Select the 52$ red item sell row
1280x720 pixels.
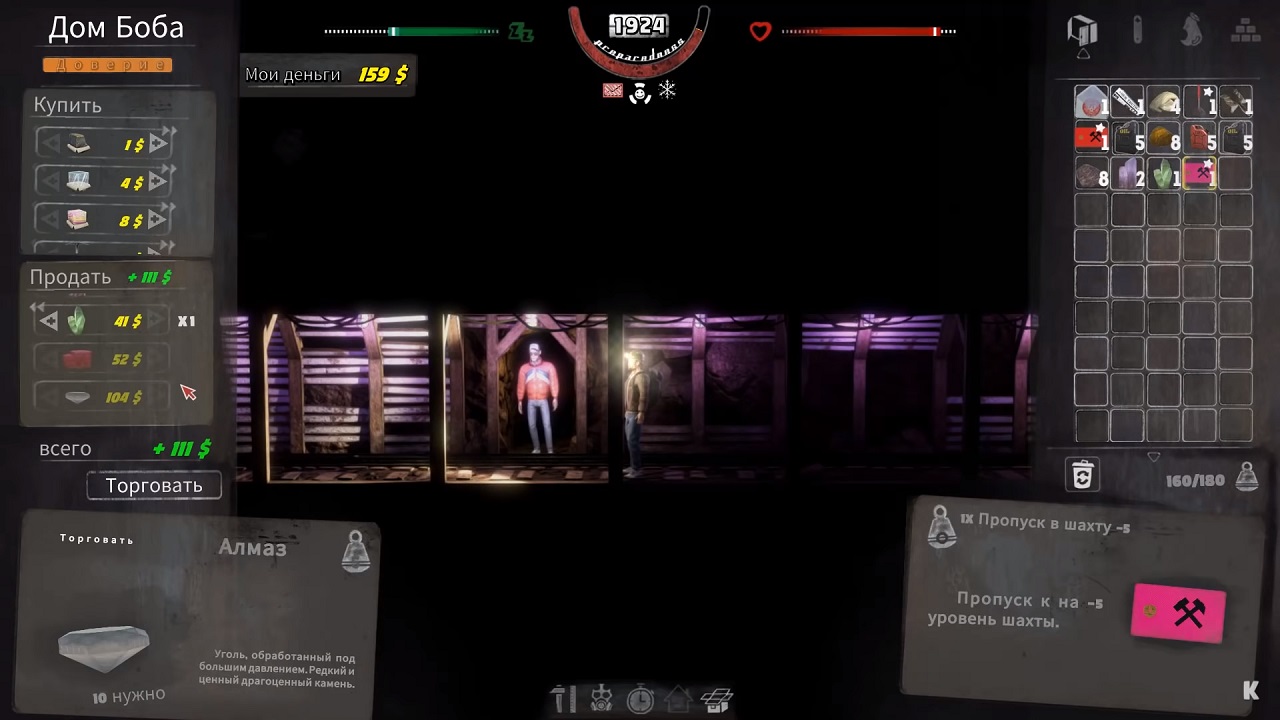click(102, 359)
